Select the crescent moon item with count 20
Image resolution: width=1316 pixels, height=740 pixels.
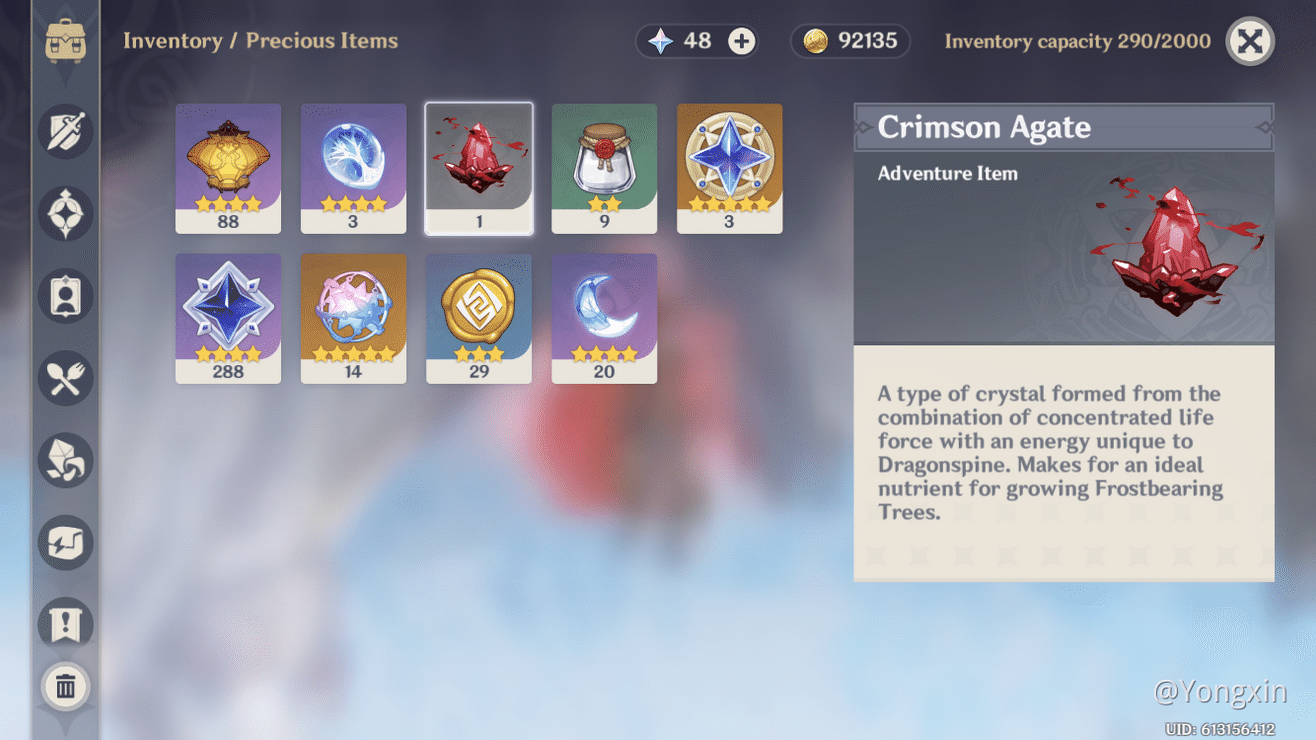(x=604, y=317)
